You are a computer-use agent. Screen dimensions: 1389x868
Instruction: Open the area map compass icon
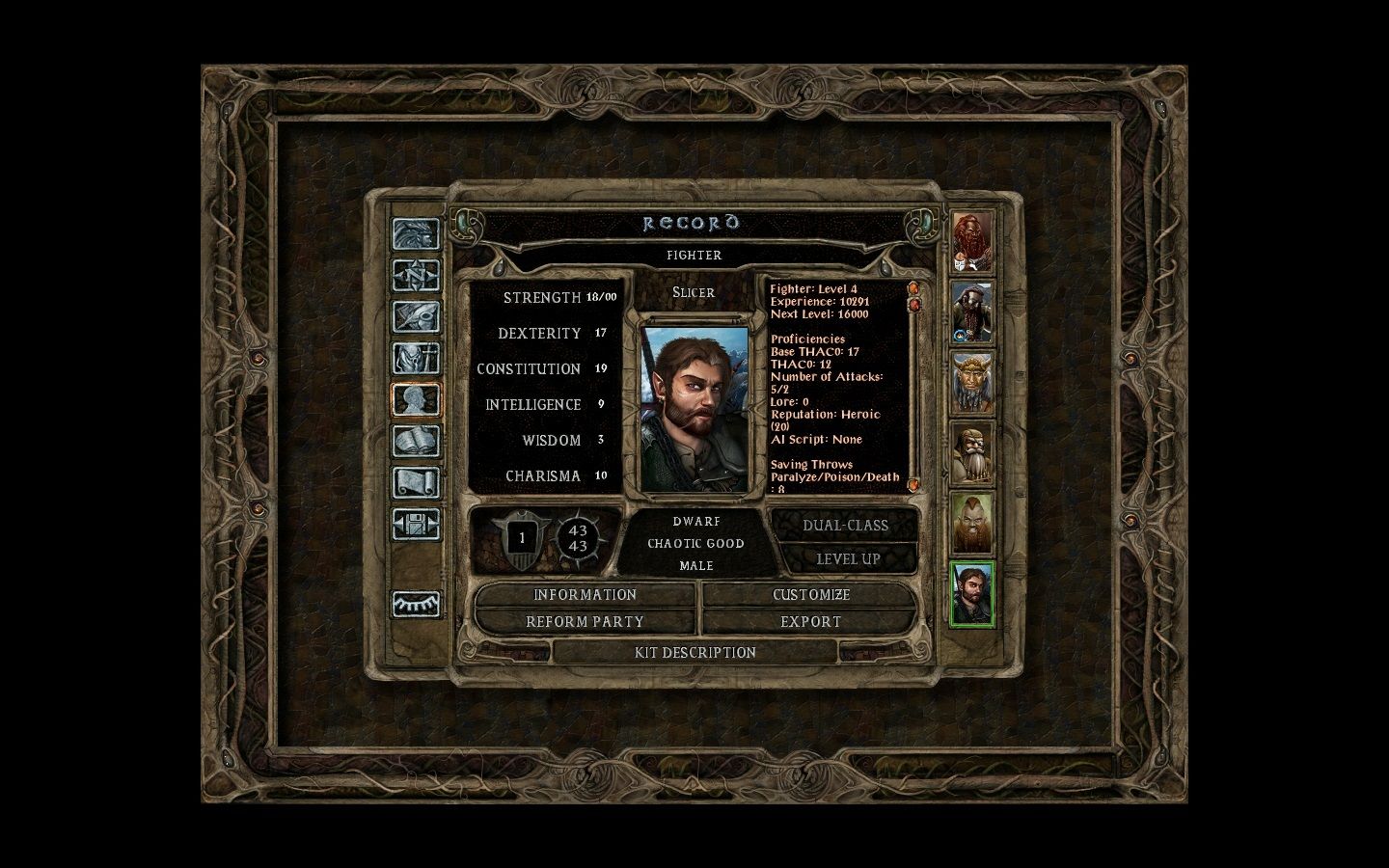tap(416, 276)
